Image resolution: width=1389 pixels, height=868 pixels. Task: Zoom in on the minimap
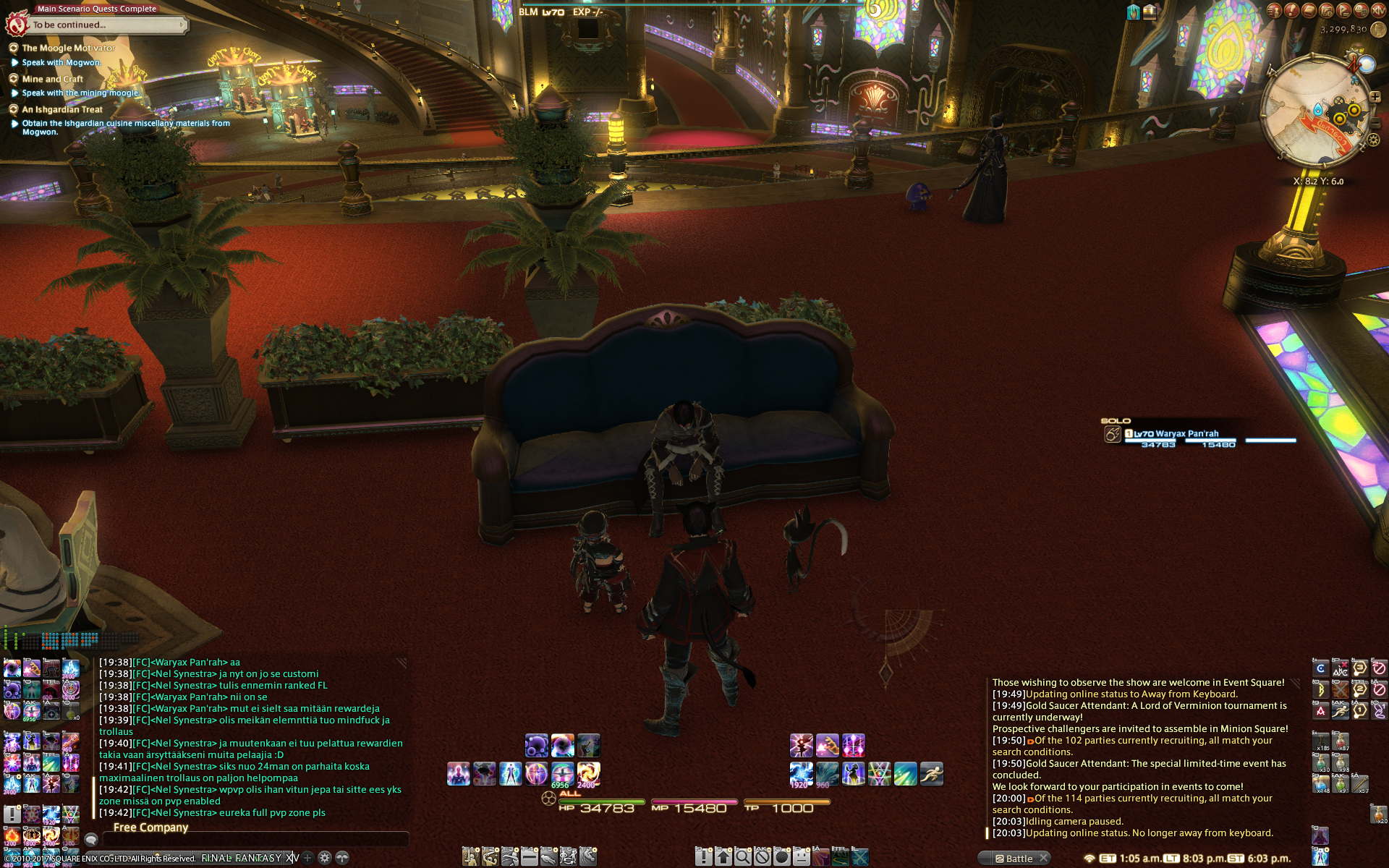coord(1375,96)
